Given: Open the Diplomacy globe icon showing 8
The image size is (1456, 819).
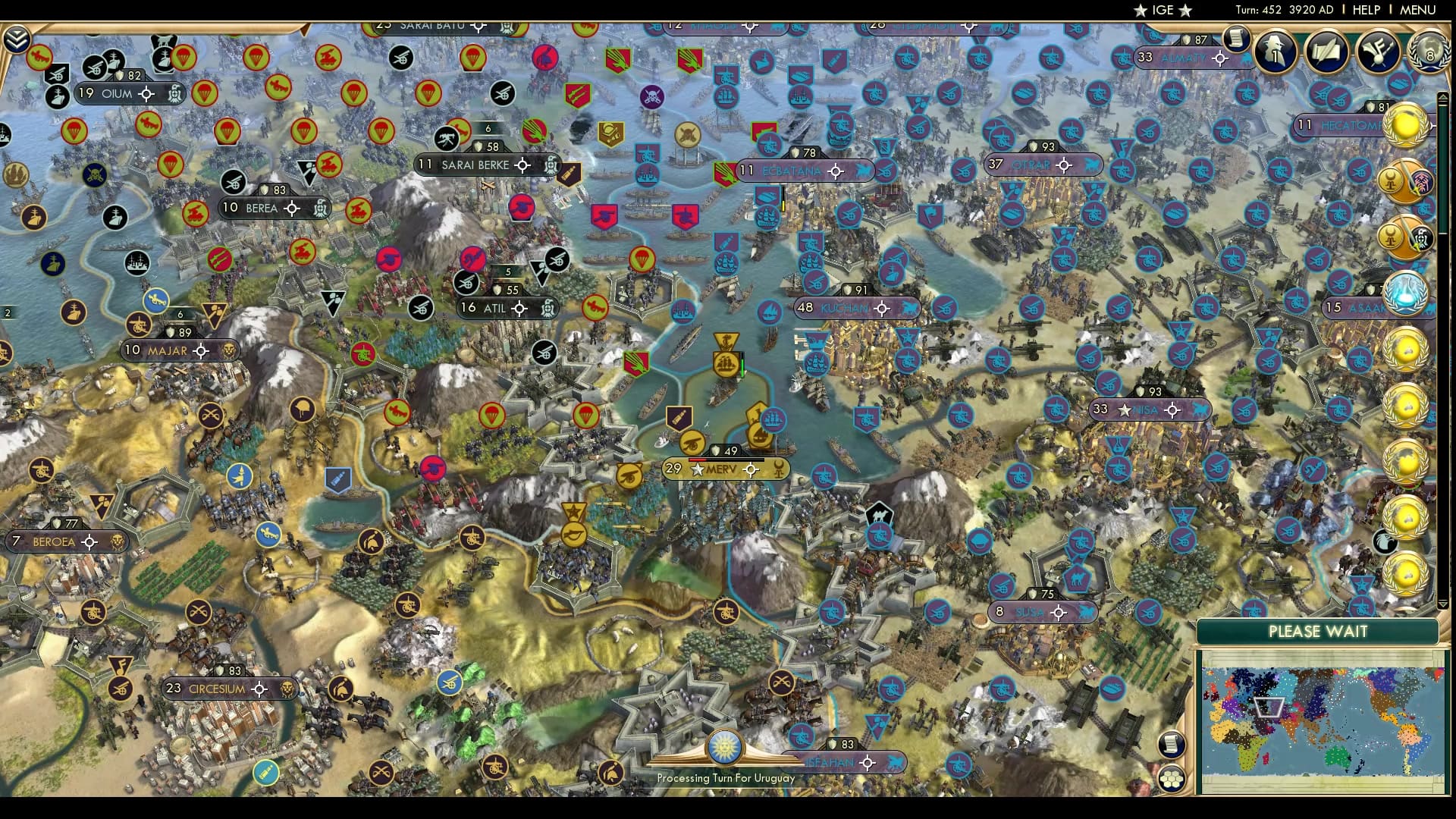Looking at the screenshot, I should (x=1429, y=53).
